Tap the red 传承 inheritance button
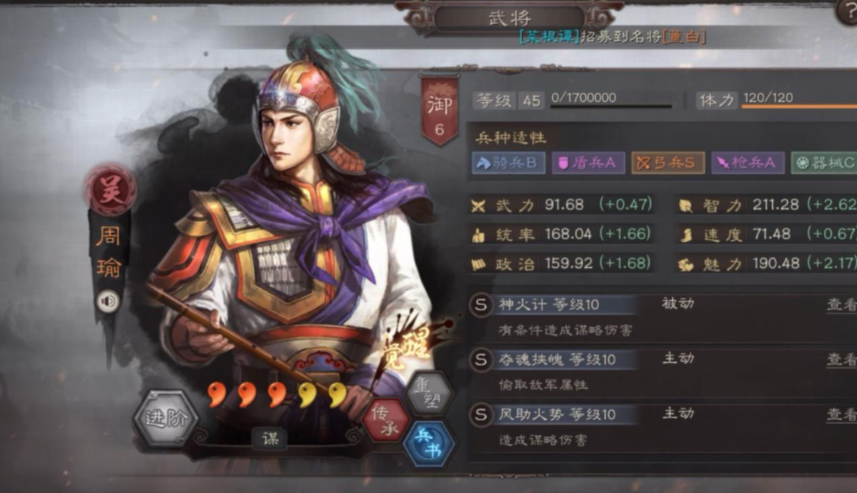This screenshot has height=493, width=857. coord(386,420)
